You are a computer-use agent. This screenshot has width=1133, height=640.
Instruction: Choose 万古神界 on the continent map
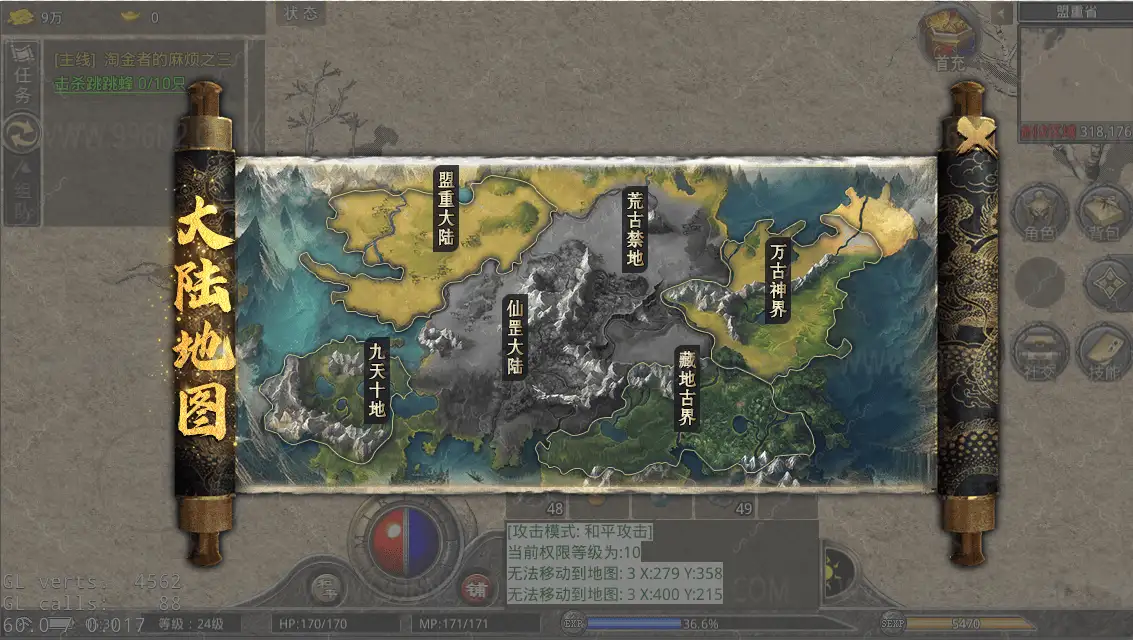[777, 279]
